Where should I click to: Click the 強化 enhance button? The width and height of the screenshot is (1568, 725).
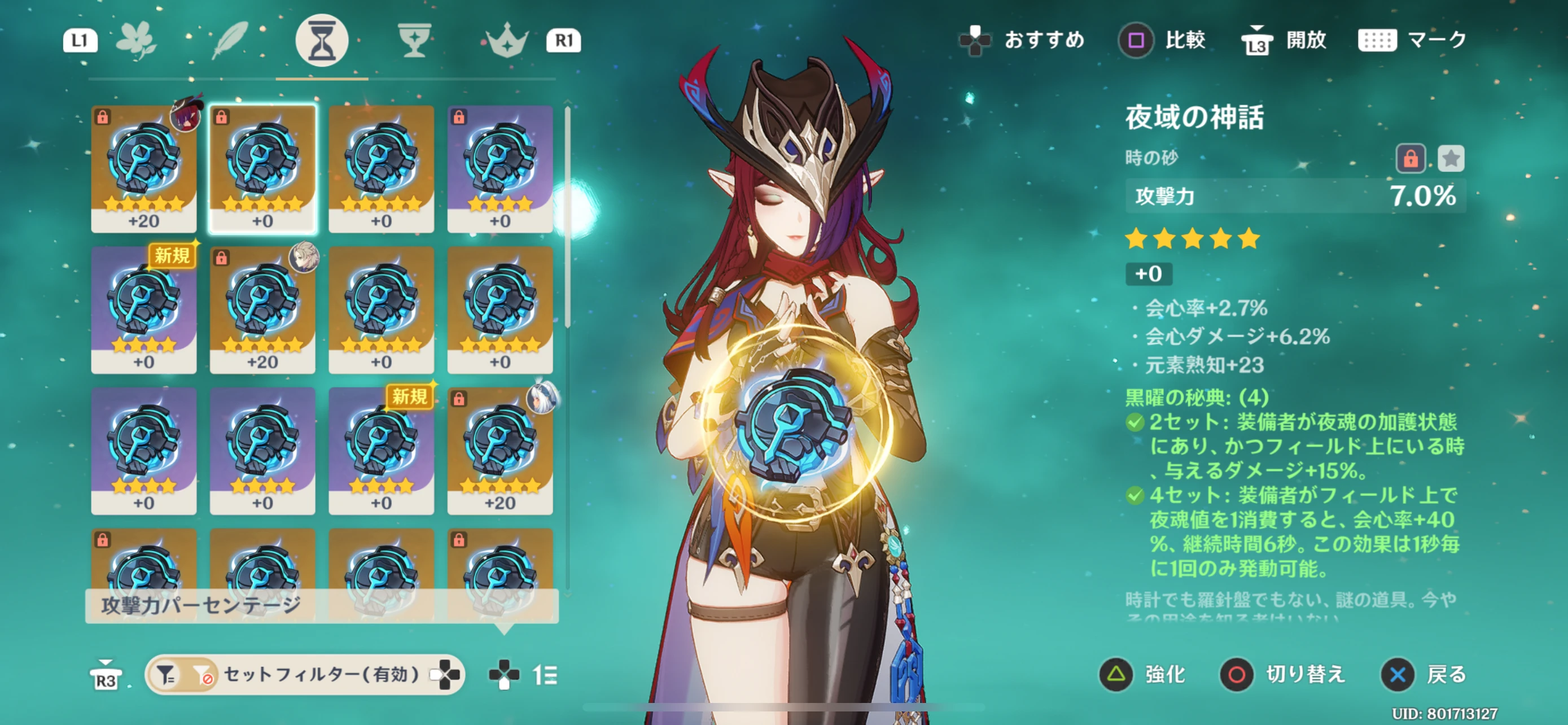[1142, 675]
